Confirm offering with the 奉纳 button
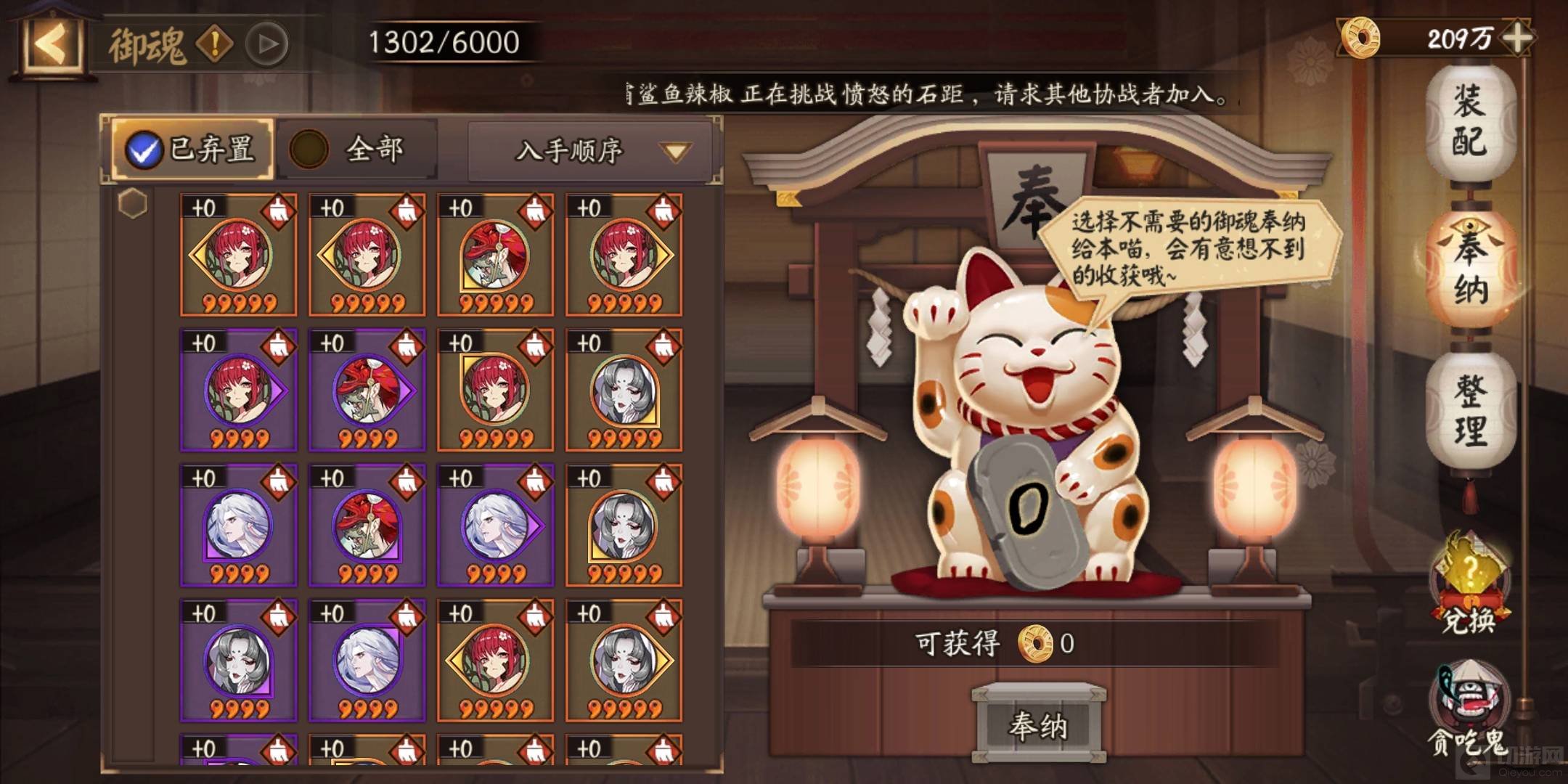1568x784 pixels. (x=1039, y=725)
